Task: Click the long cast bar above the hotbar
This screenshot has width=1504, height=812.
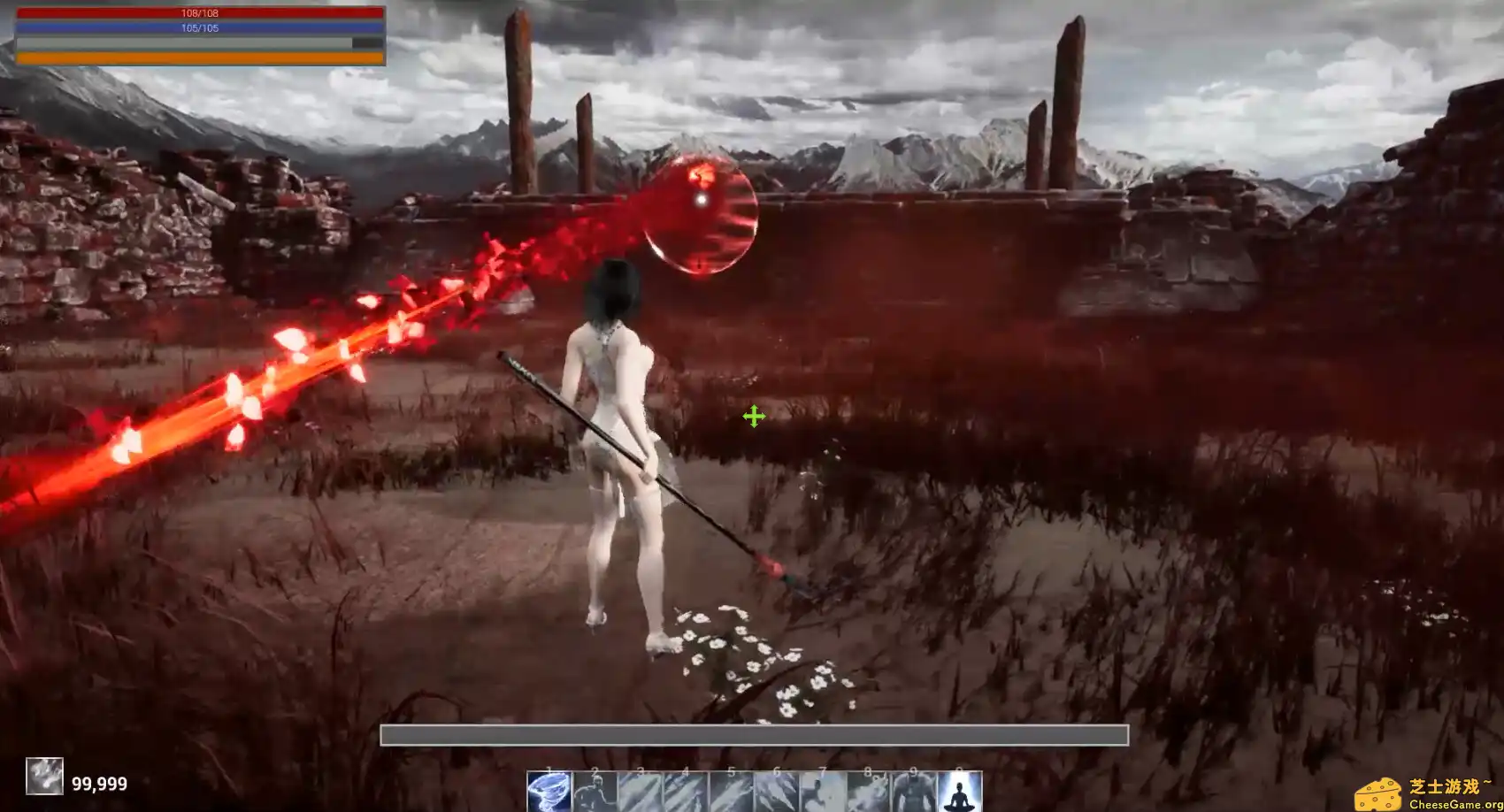Action: tap(756, 735)
